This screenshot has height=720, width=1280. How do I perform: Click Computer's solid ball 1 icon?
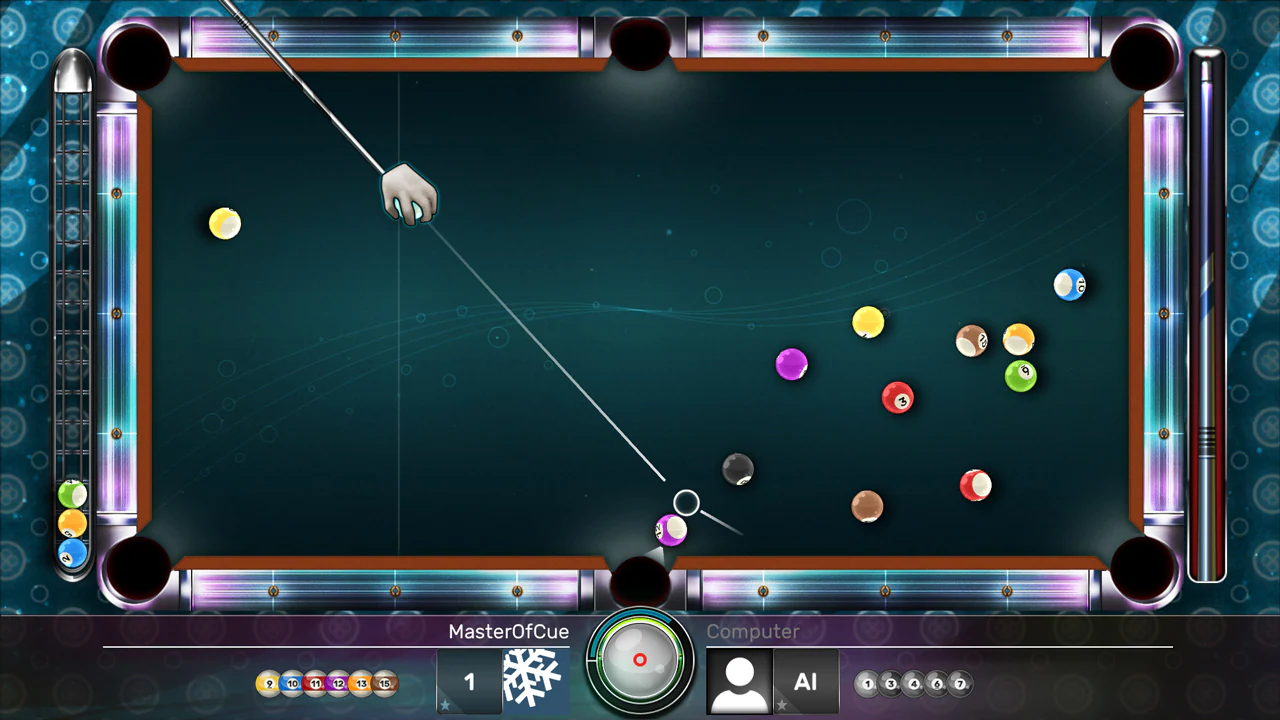(x=866, y=684)
